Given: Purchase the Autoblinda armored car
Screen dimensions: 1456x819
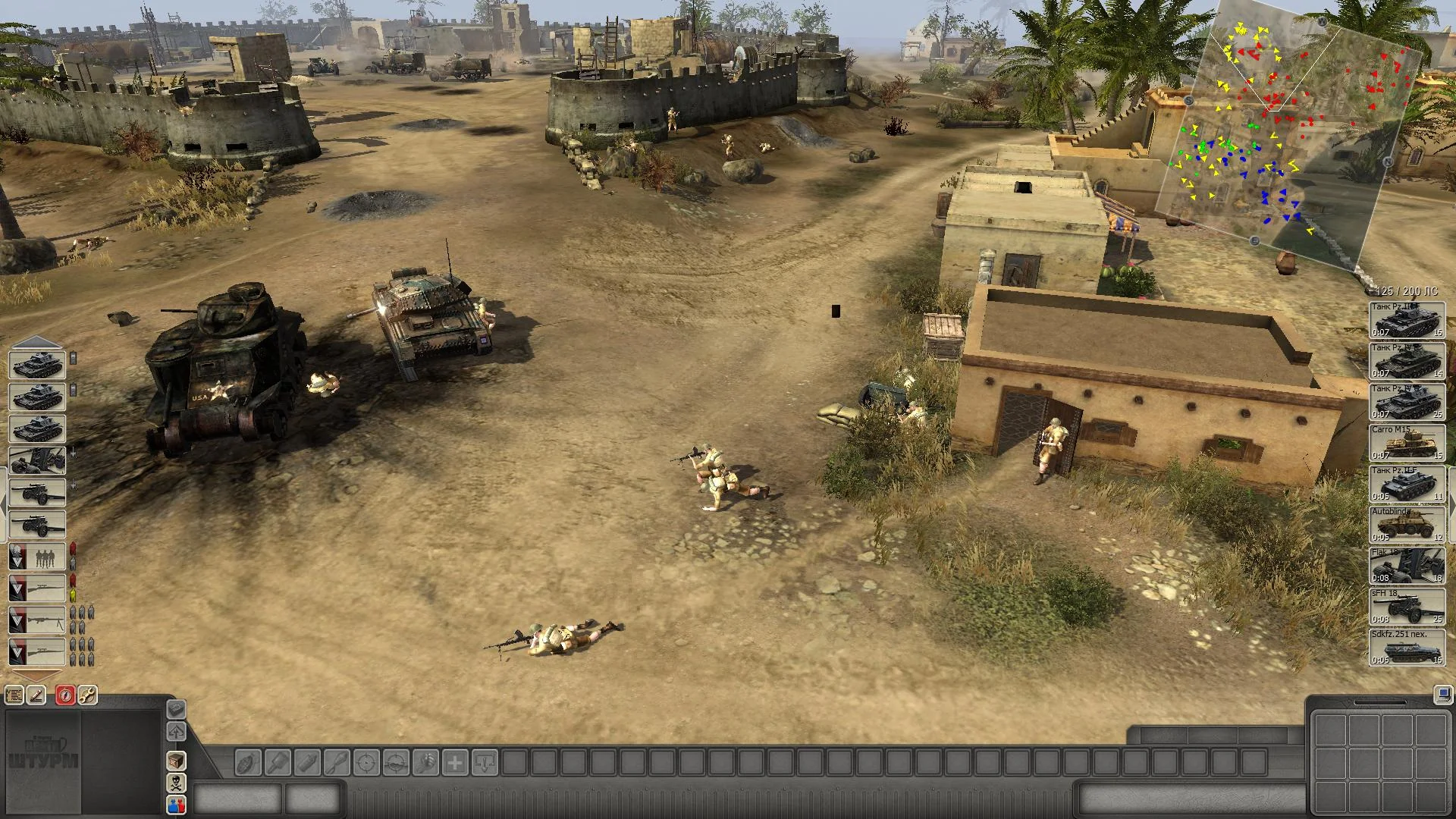Looking at the screenshot, I should click(1407, 525).
